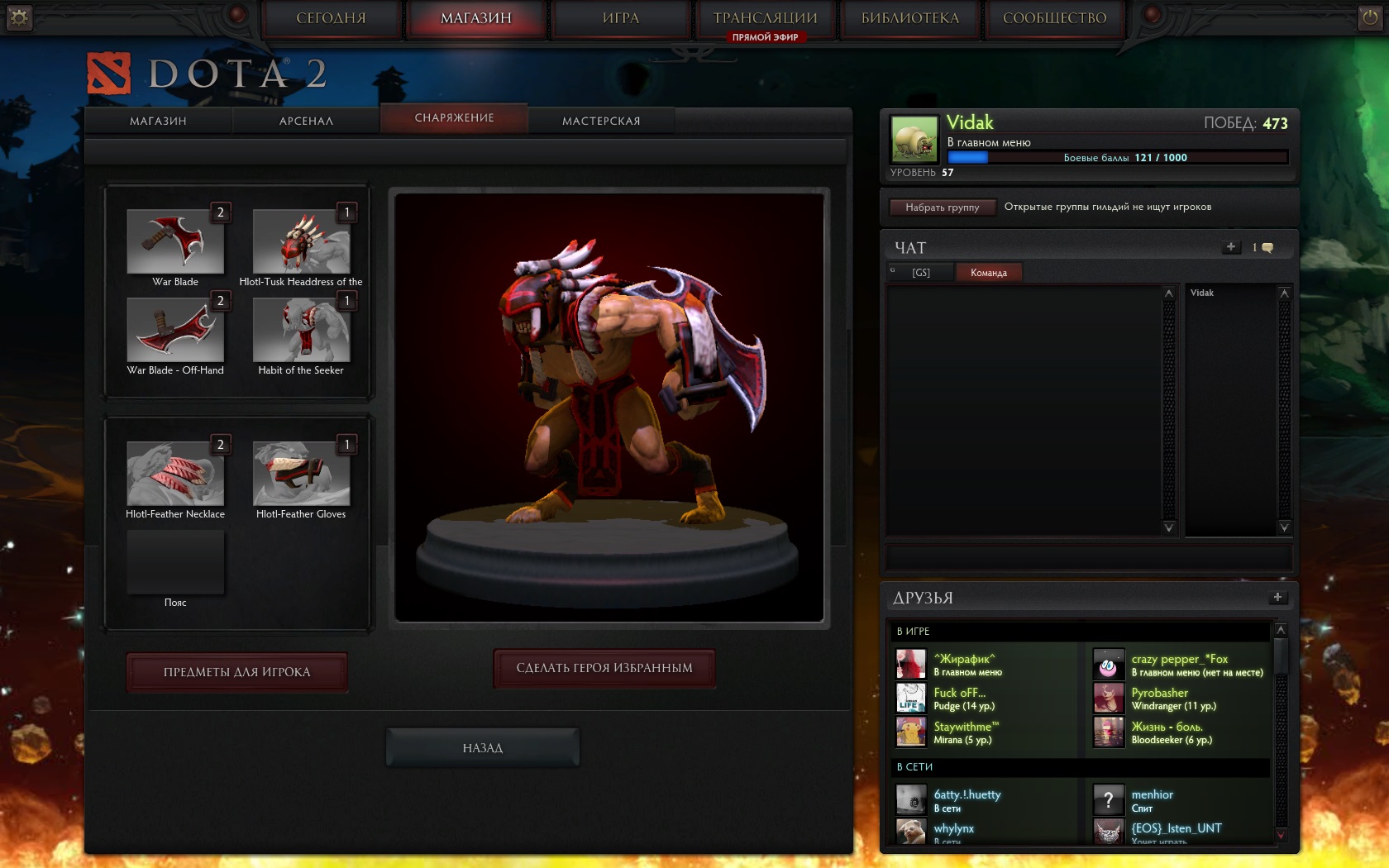Click the empty Пояс belt slot
The height and width of the screenshot is (868, 1389).
click(175, 562)
